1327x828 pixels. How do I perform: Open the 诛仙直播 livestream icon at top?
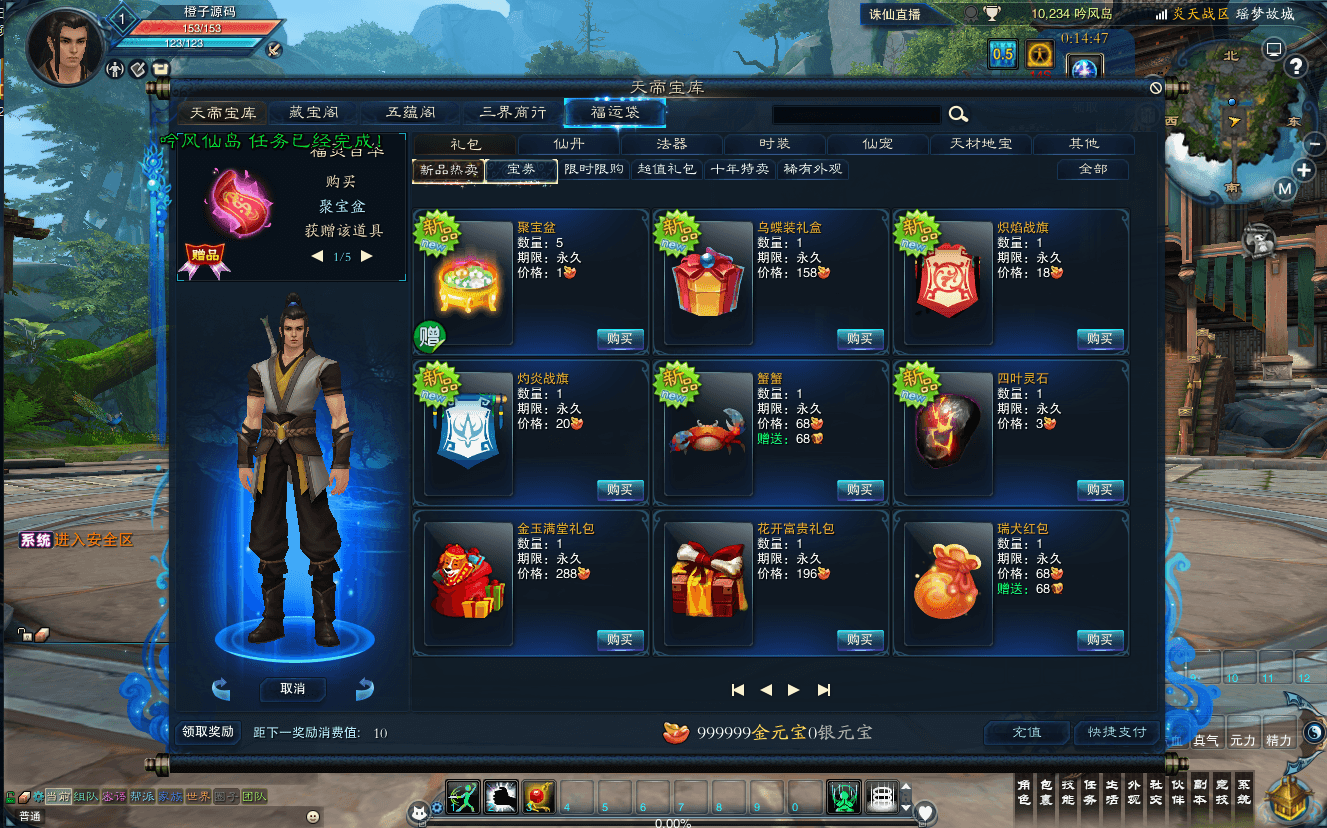pos(893,14)
